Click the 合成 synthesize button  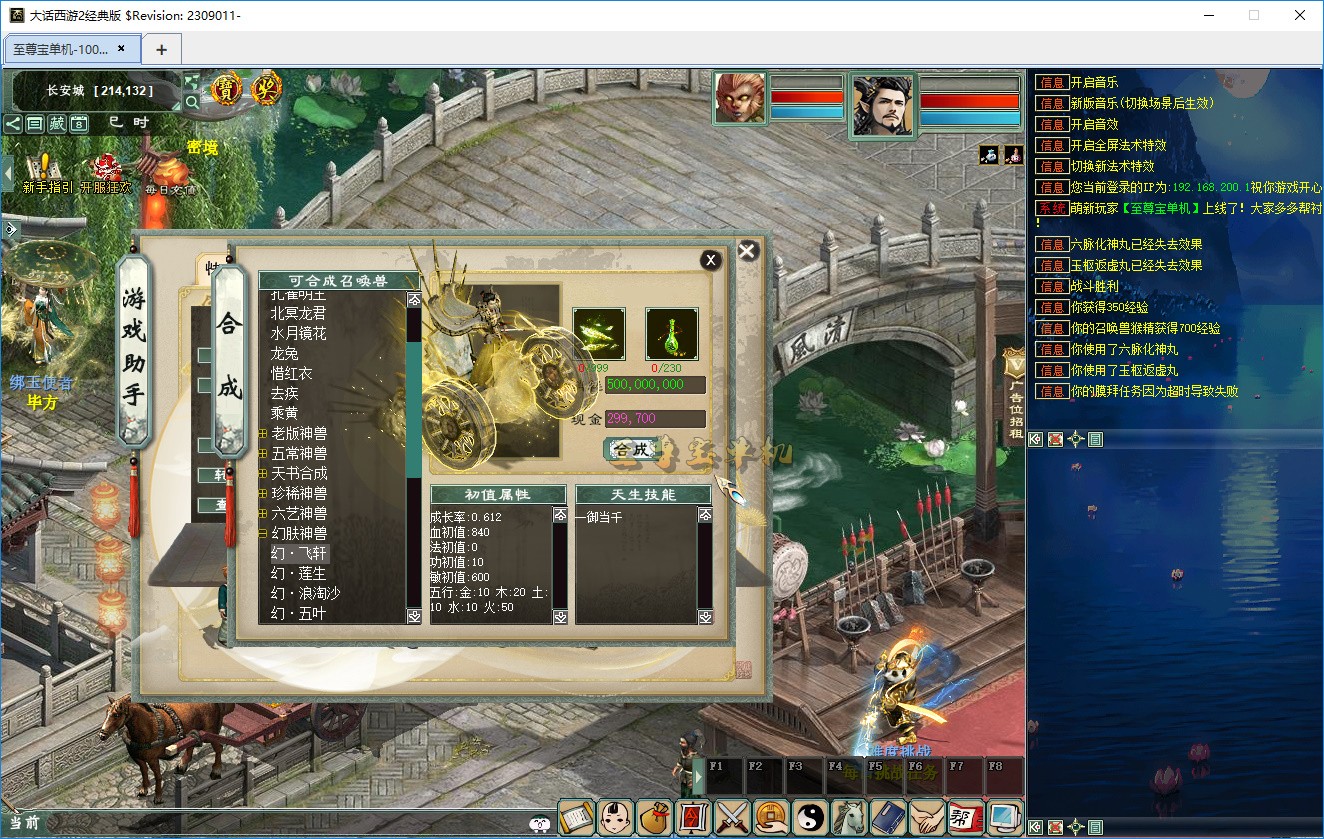click(631, 449)
